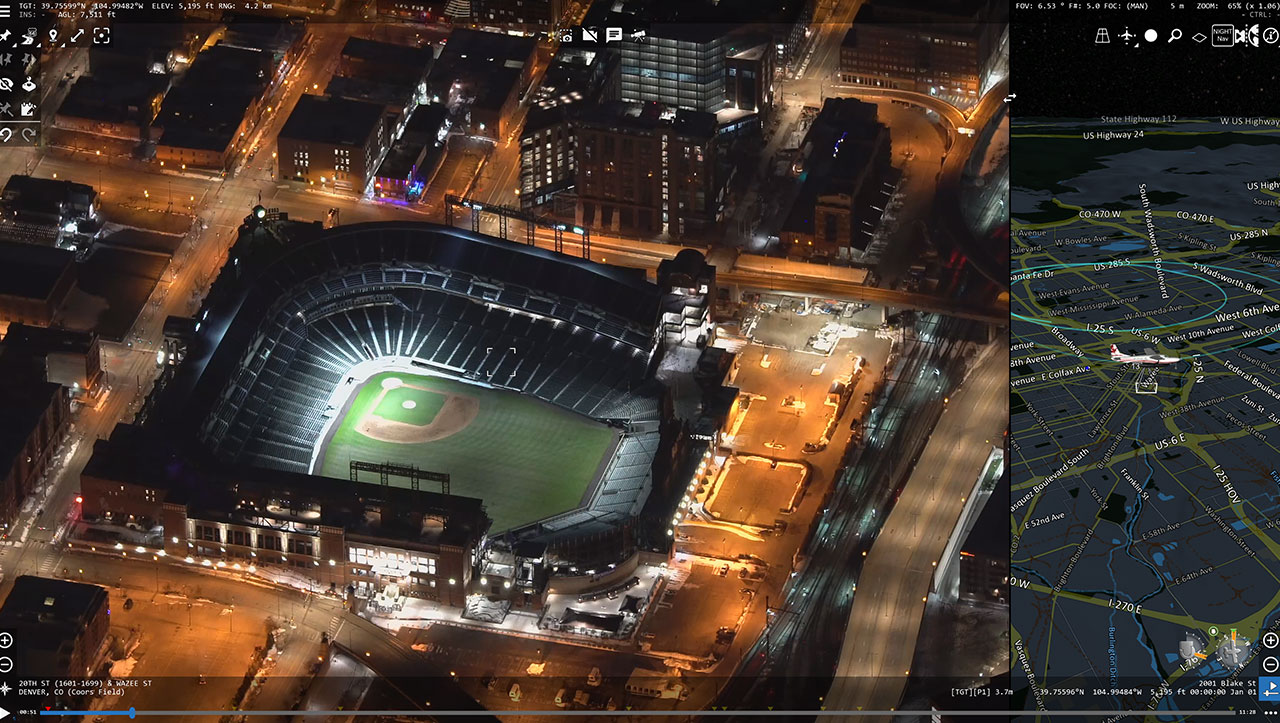Click the video play button at bottom-left
The width and height of the screenshot is (1280, 723).
pos(8,712)
